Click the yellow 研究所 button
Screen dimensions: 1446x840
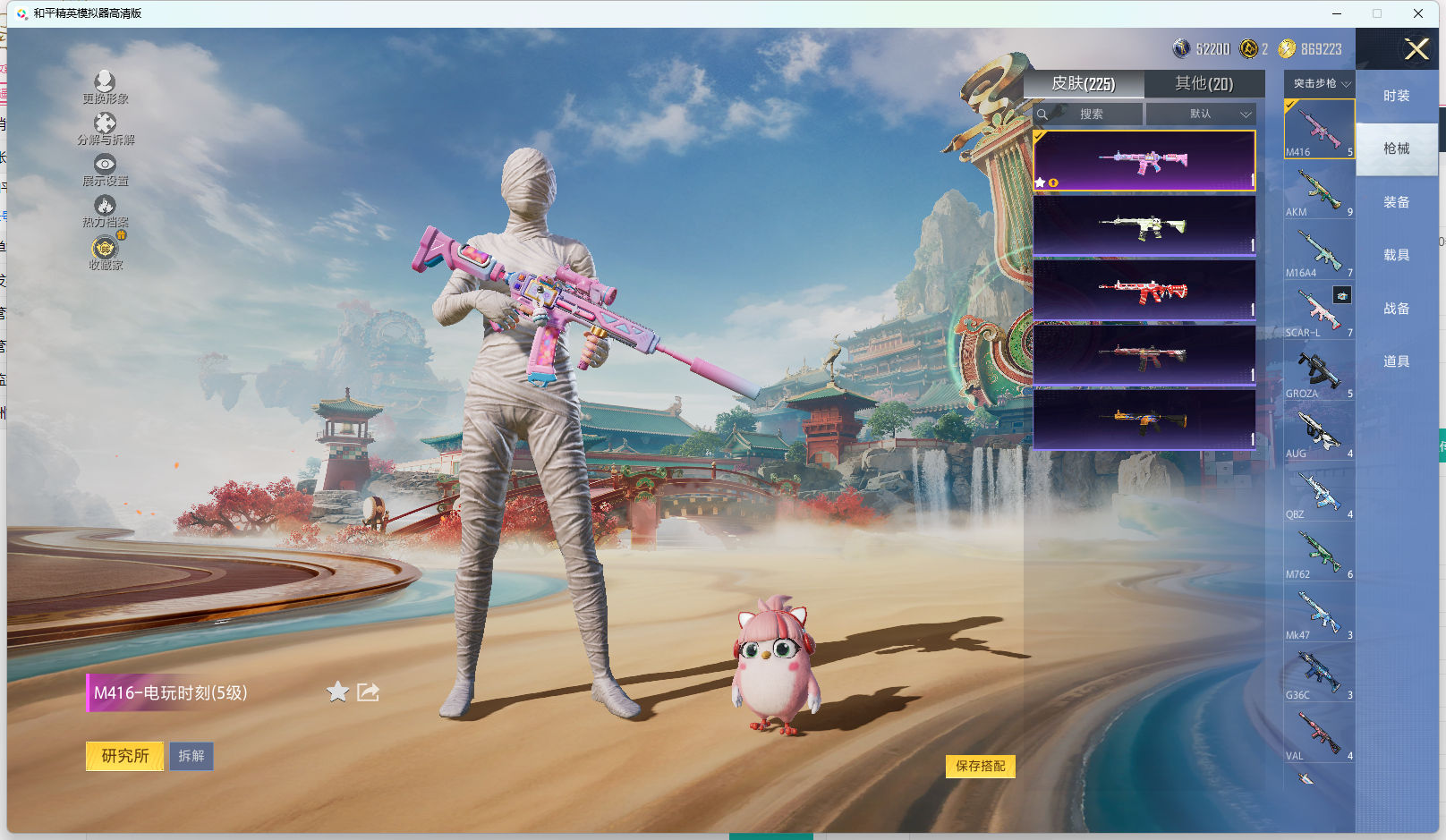click(124, 756)
